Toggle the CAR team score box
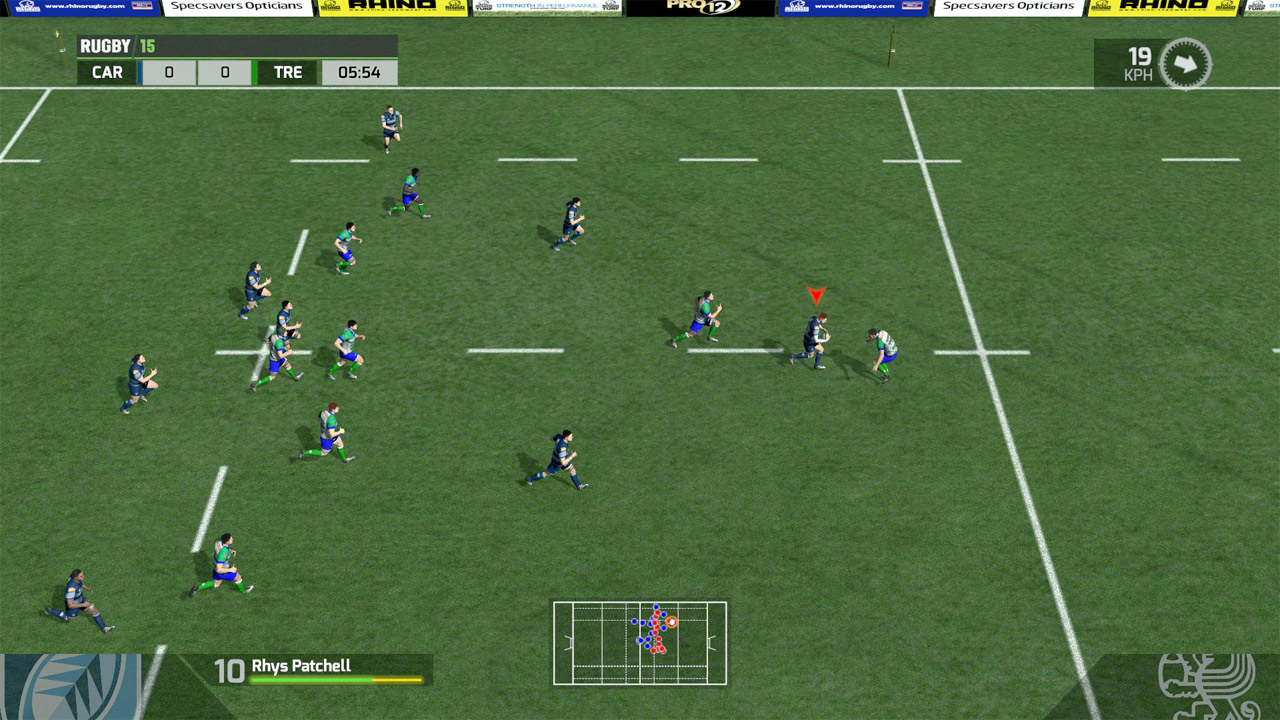 (169, 72)
